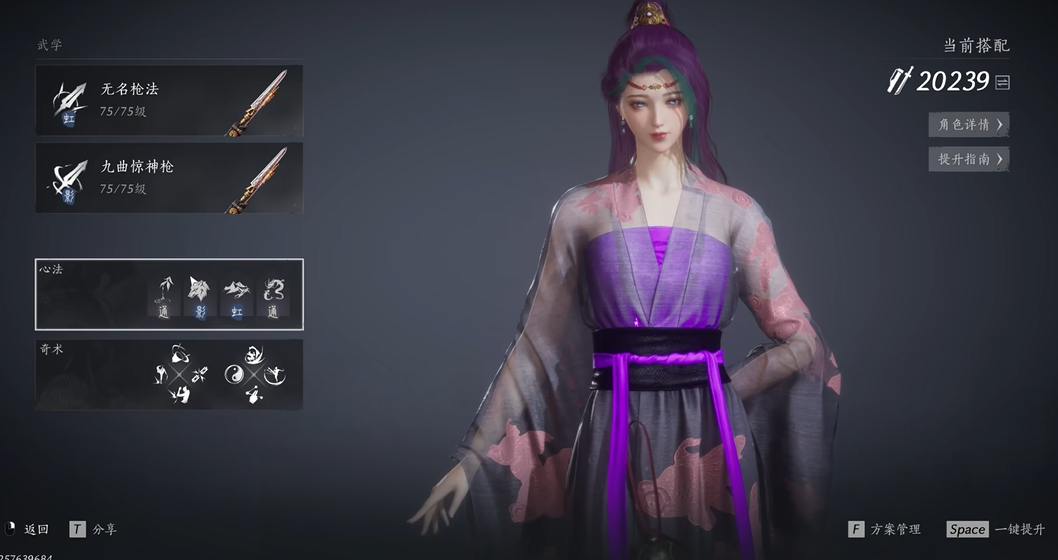Select the bamboo inner art icon
Viewport: 1058px width, 560px height.
coord(163,291)
